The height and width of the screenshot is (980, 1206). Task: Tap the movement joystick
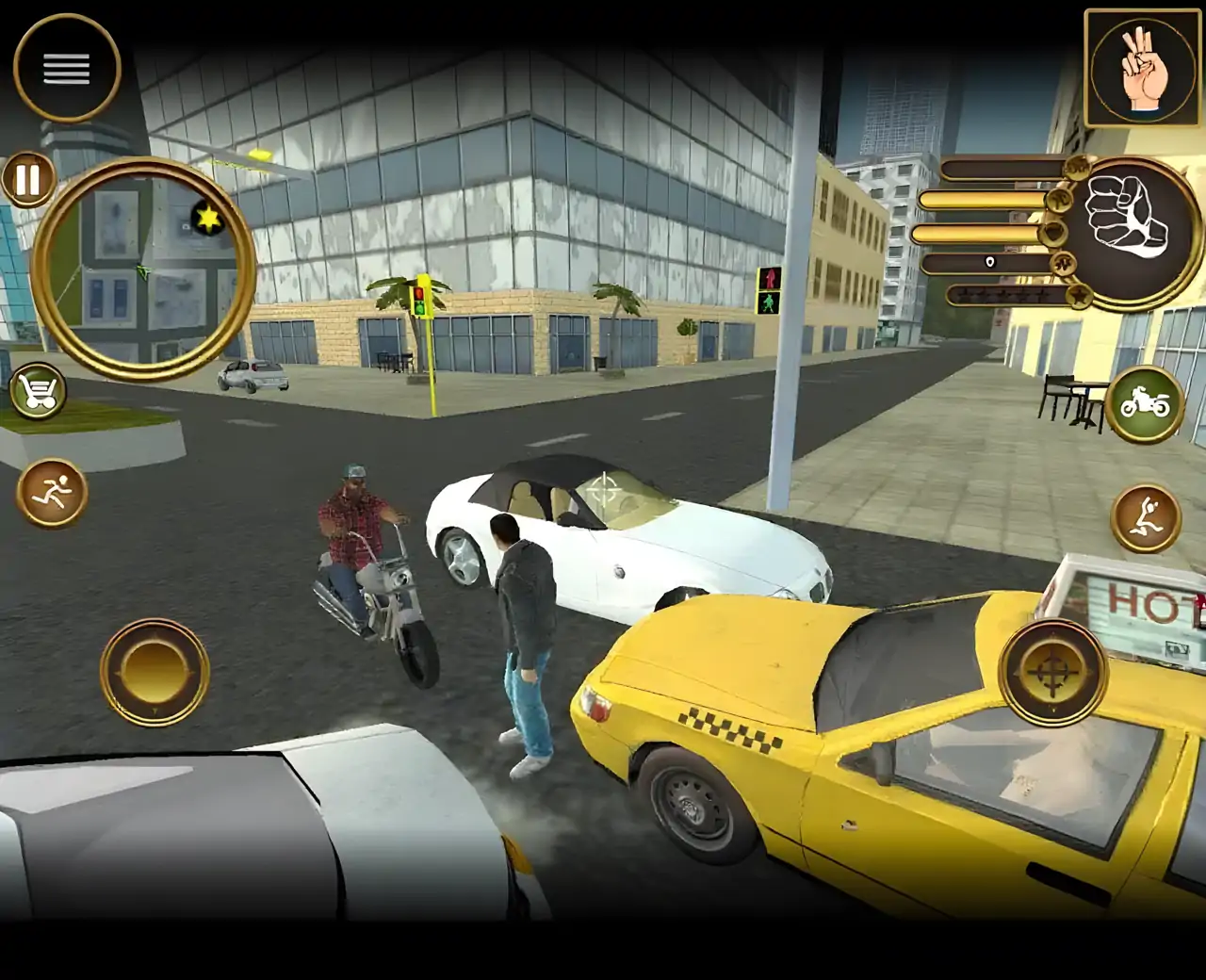coord(154,671)
